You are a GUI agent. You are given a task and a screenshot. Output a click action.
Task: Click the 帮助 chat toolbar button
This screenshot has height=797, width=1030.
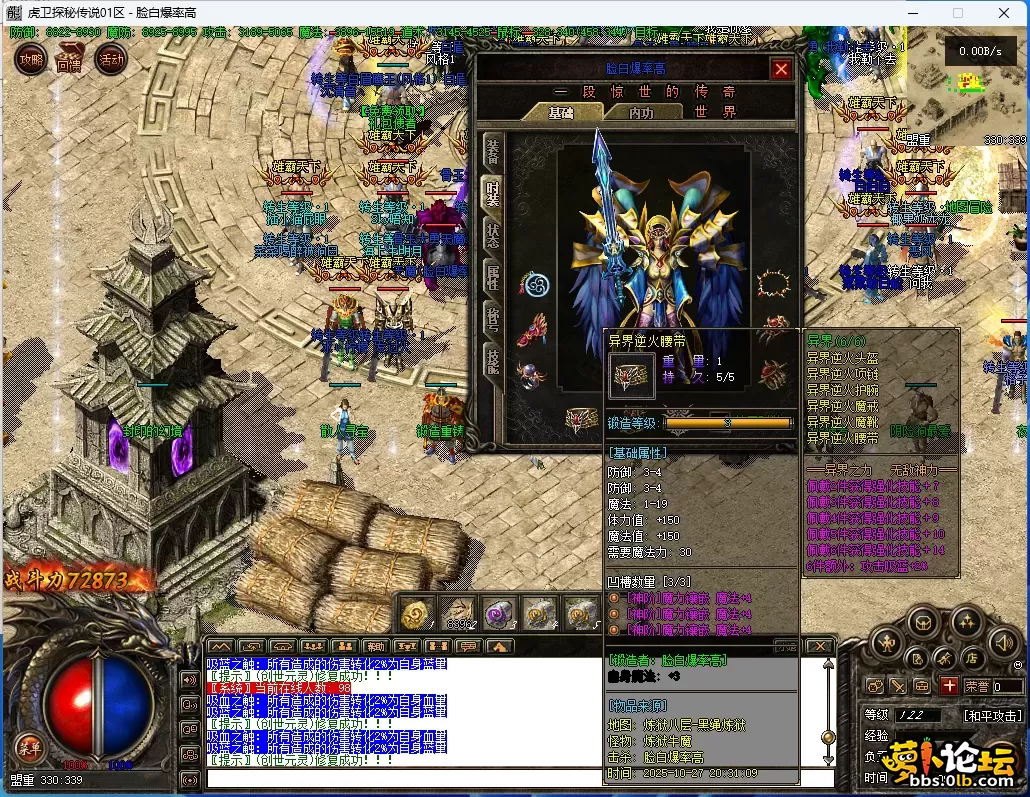point(375,647)
